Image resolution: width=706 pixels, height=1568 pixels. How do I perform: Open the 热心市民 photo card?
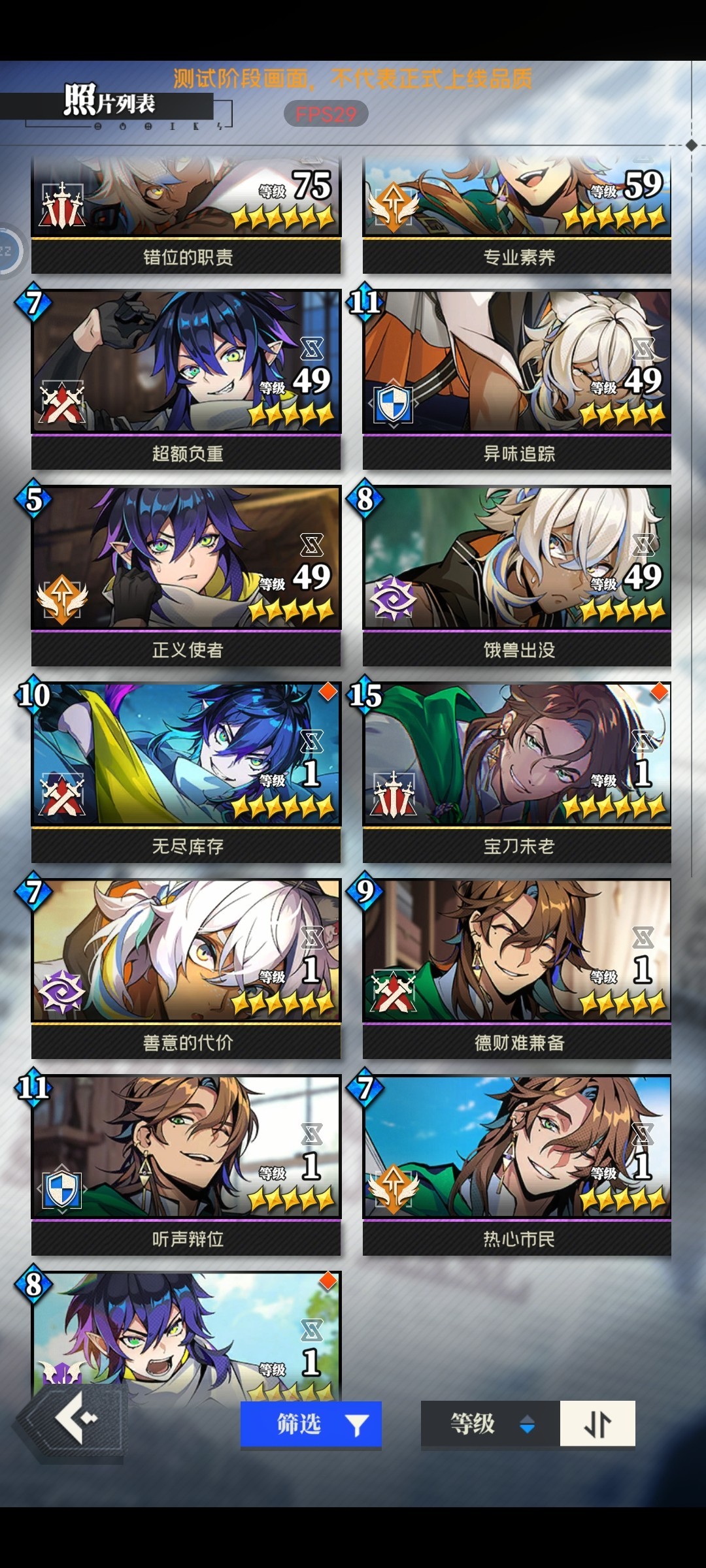pyautogui.click(x=517, y=1163)
